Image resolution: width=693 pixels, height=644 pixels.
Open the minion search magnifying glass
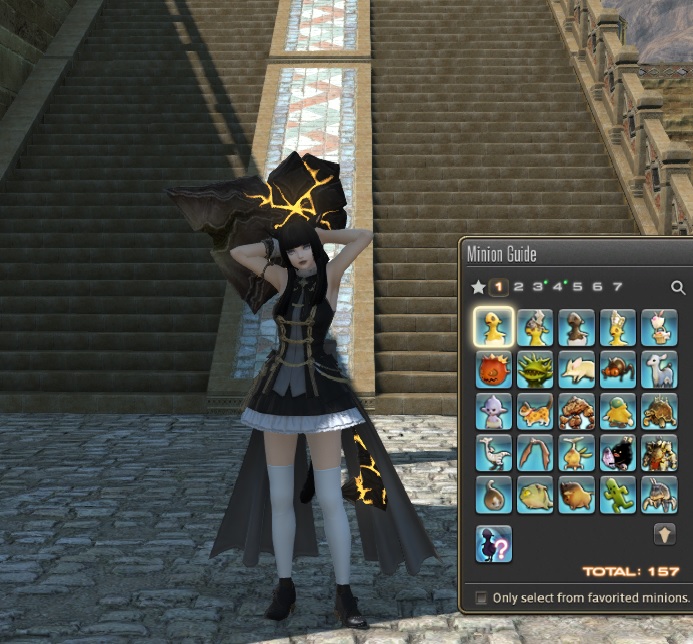(678, 288)
